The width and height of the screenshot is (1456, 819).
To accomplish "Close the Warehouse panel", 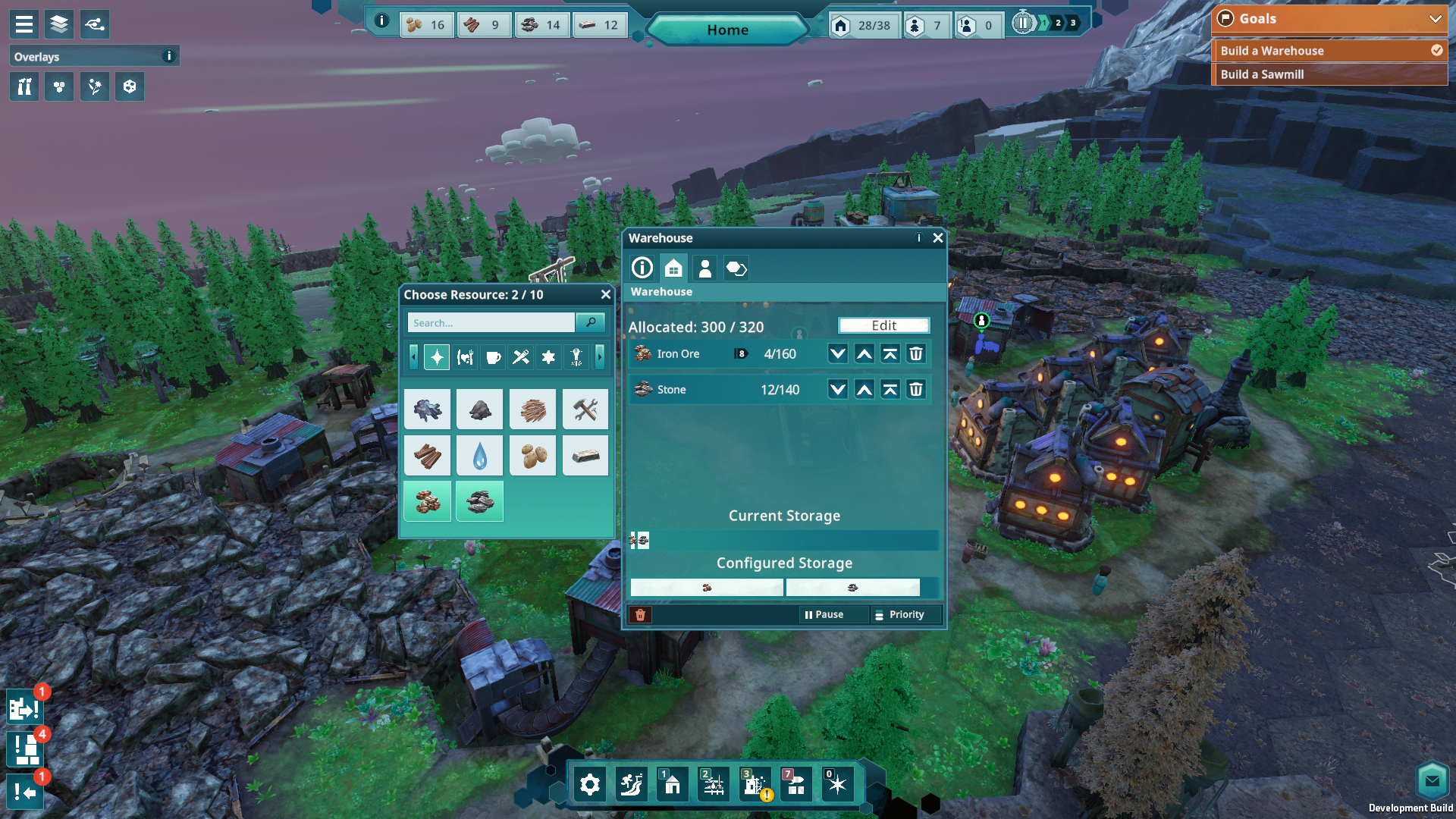I will click(x=938, y=238).
